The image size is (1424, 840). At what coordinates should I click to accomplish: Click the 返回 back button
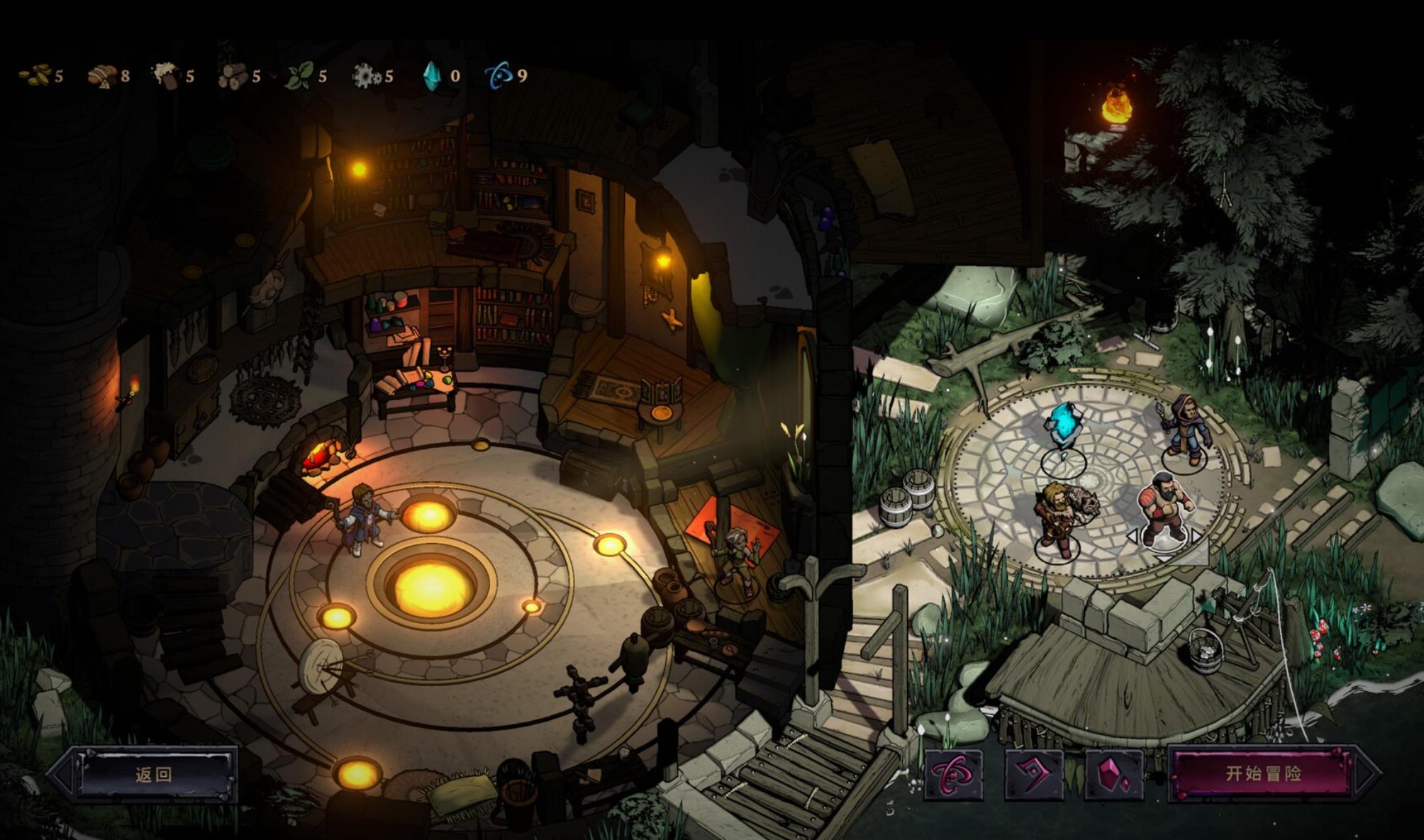[153, 774]
